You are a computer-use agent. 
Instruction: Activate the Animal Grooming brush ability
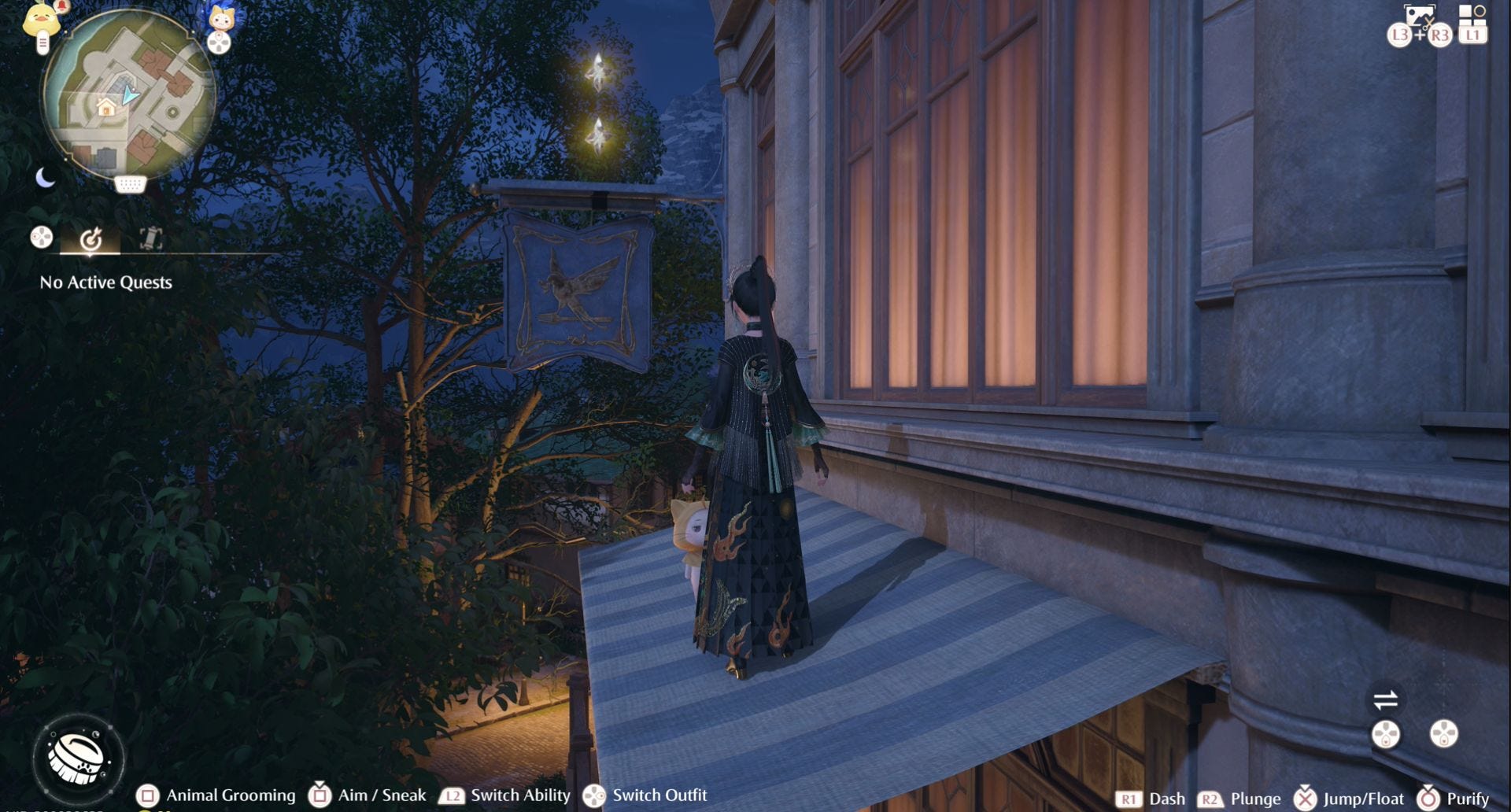78,758
